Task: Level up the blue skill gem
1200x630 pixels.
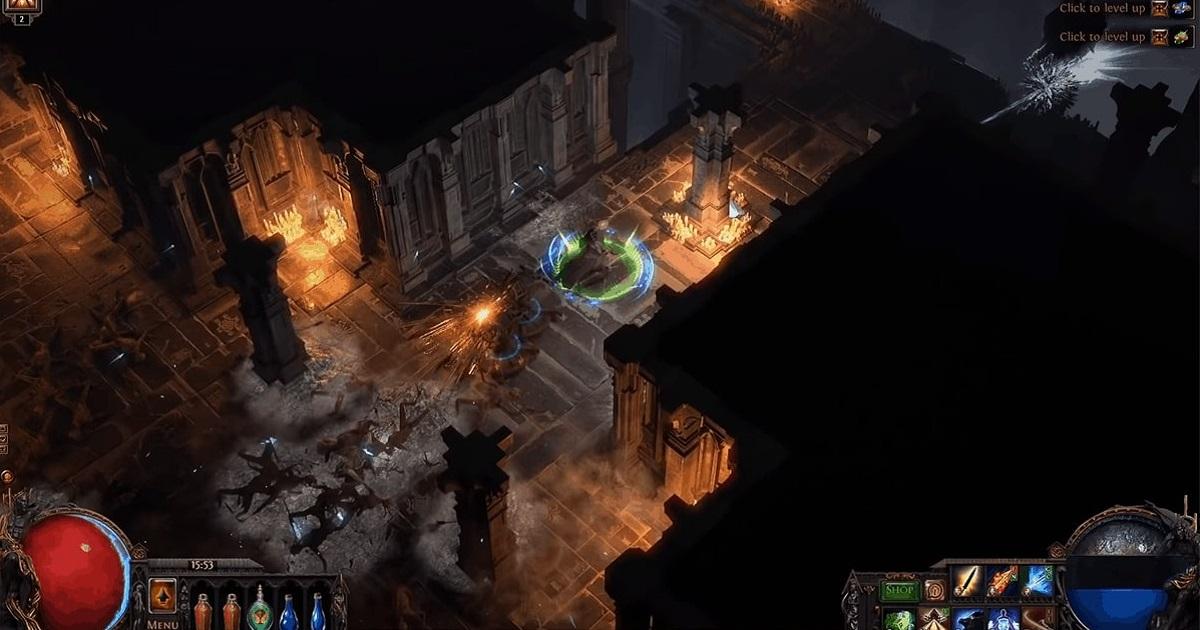Action: point(1160,9)
